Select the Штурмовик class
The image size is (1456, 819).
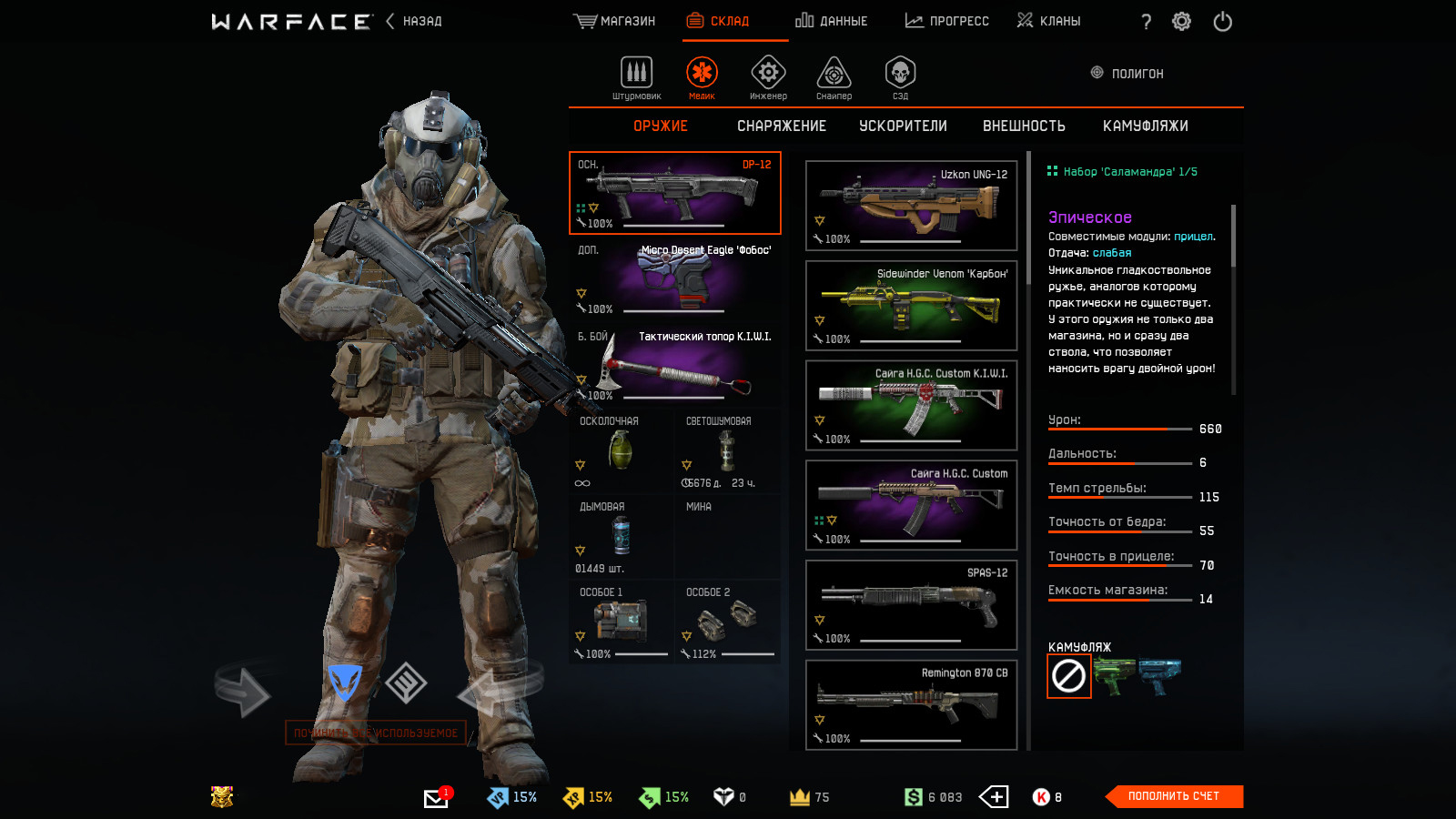(x=636, y=76)
